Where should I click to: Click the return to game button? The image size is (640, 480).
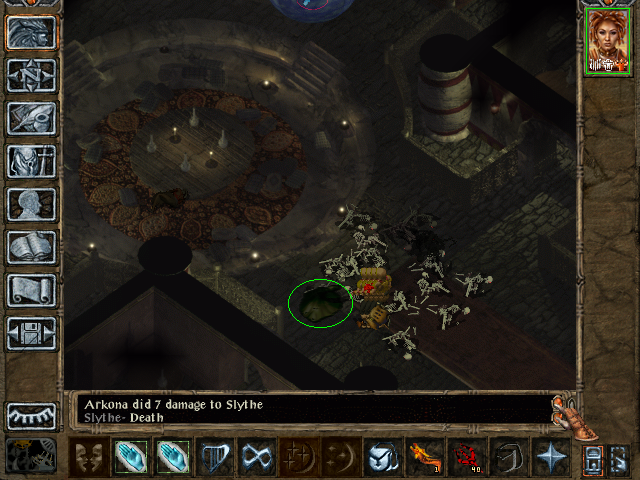point(31,32)
